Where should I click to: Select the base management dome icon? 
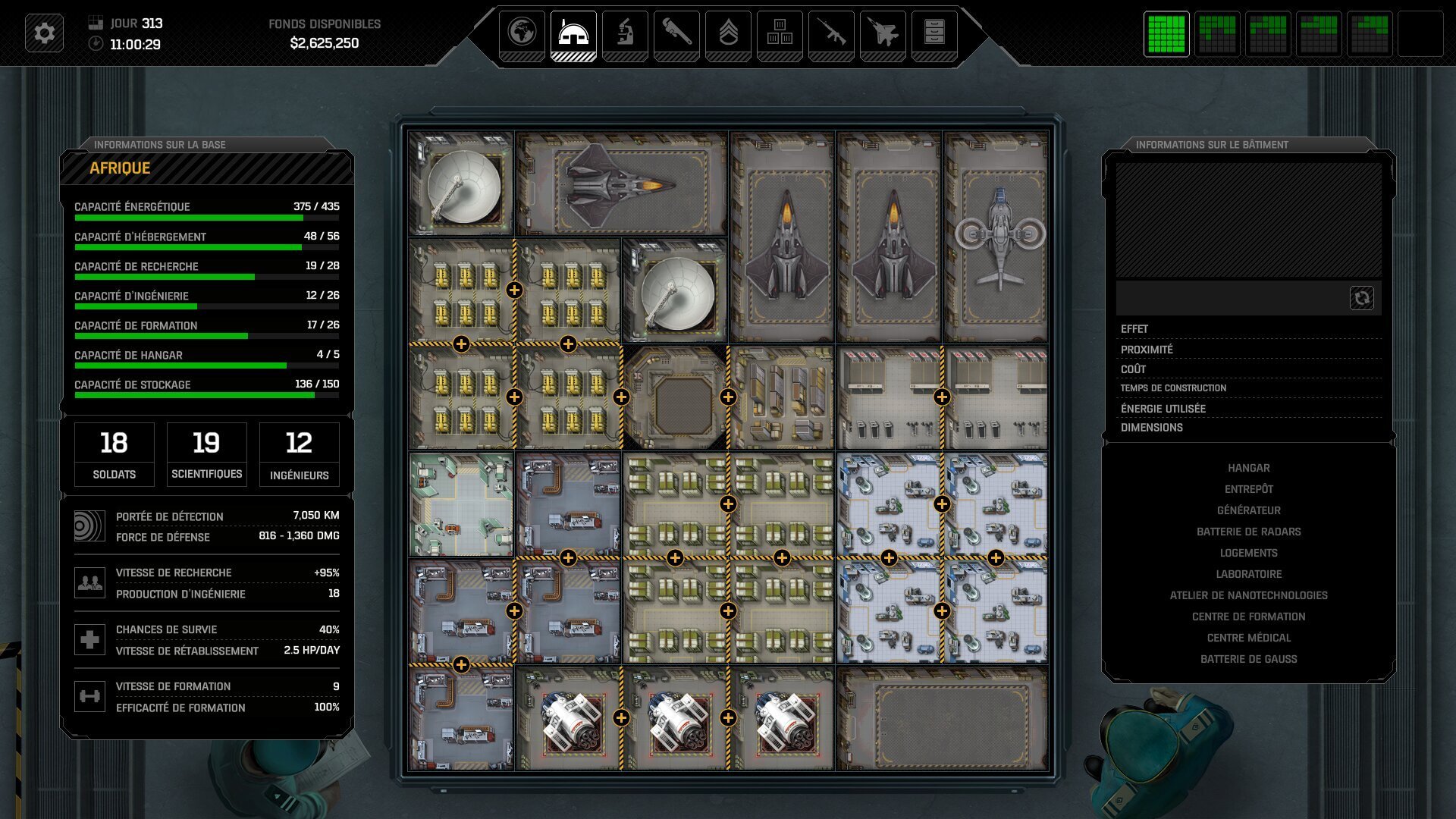tap(575, 33)
